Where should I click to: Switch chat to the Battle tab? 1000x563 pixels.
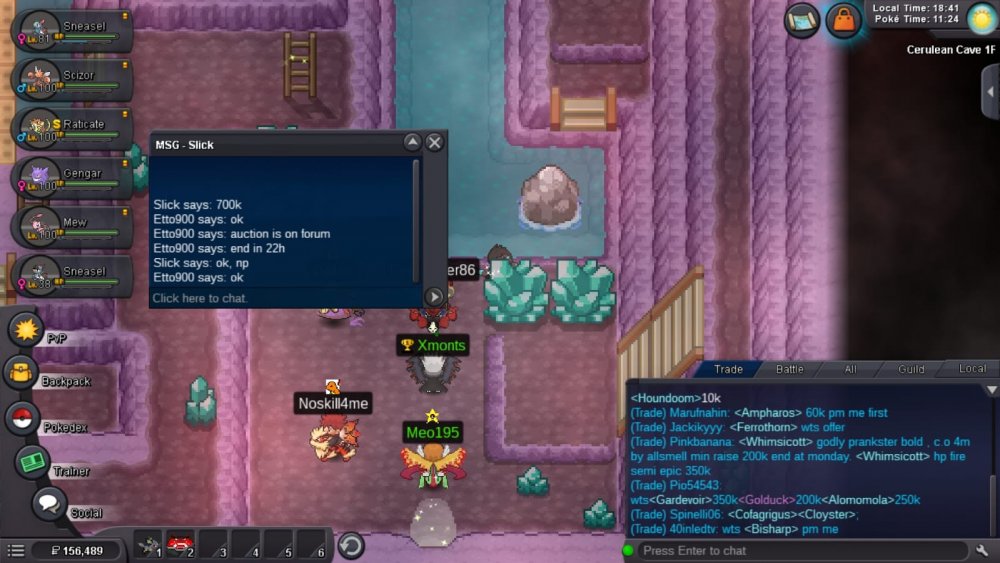click(x=790, y=369)
